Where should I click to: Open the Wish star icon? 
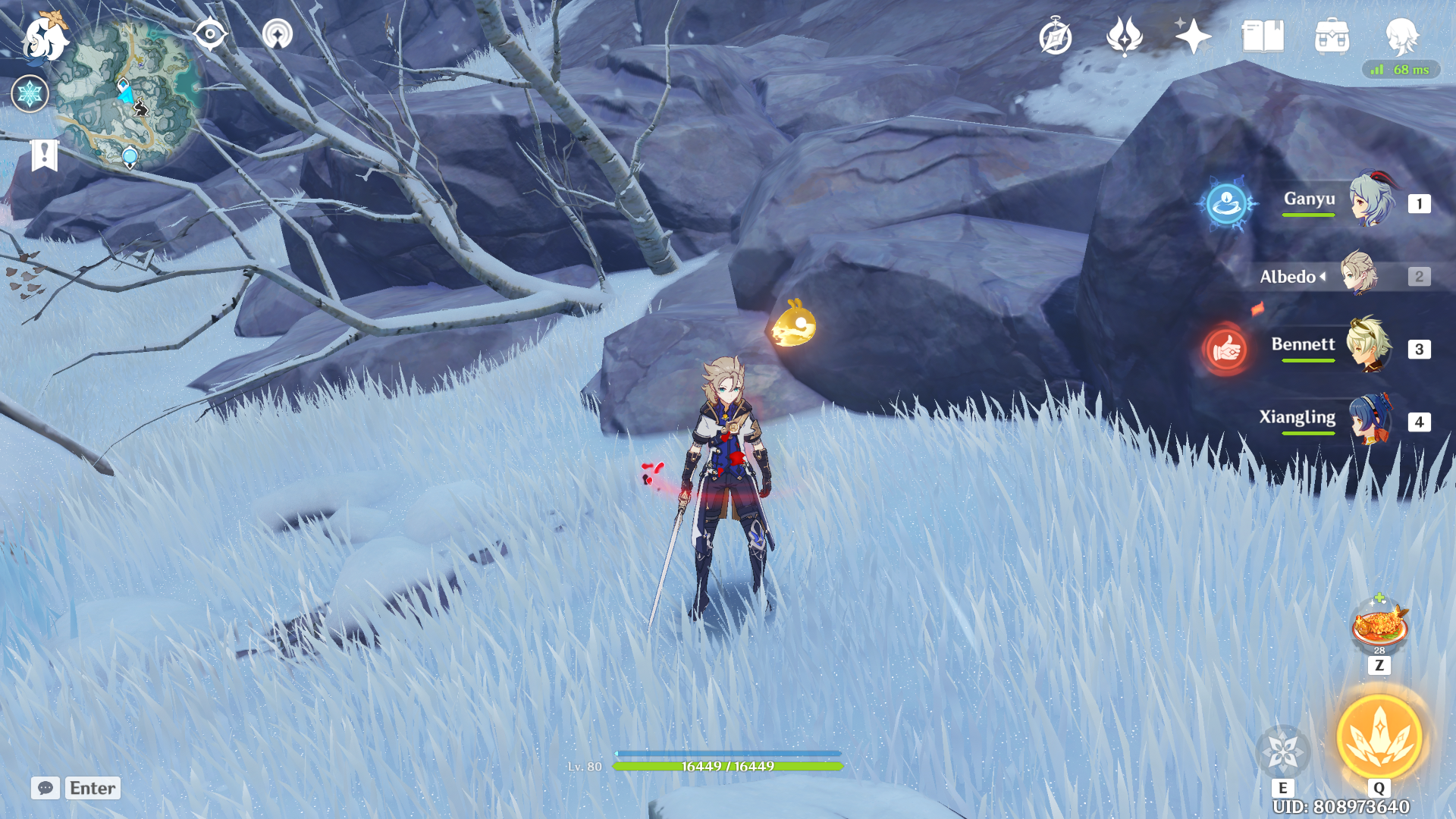pyautogui.click(x=1192, y=36)
